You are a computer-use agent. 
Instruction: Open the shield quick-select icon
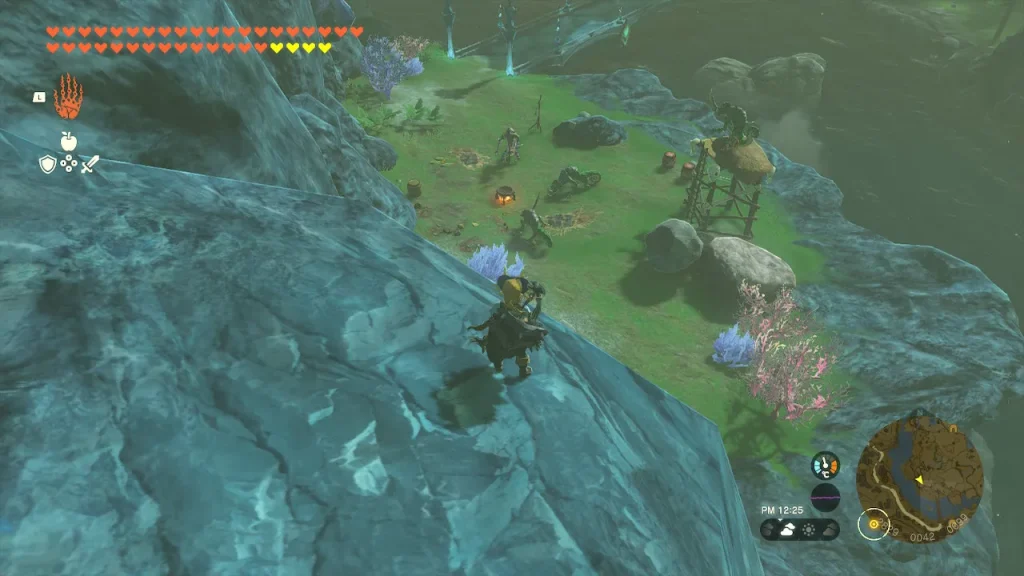click(x=46, y=164)
